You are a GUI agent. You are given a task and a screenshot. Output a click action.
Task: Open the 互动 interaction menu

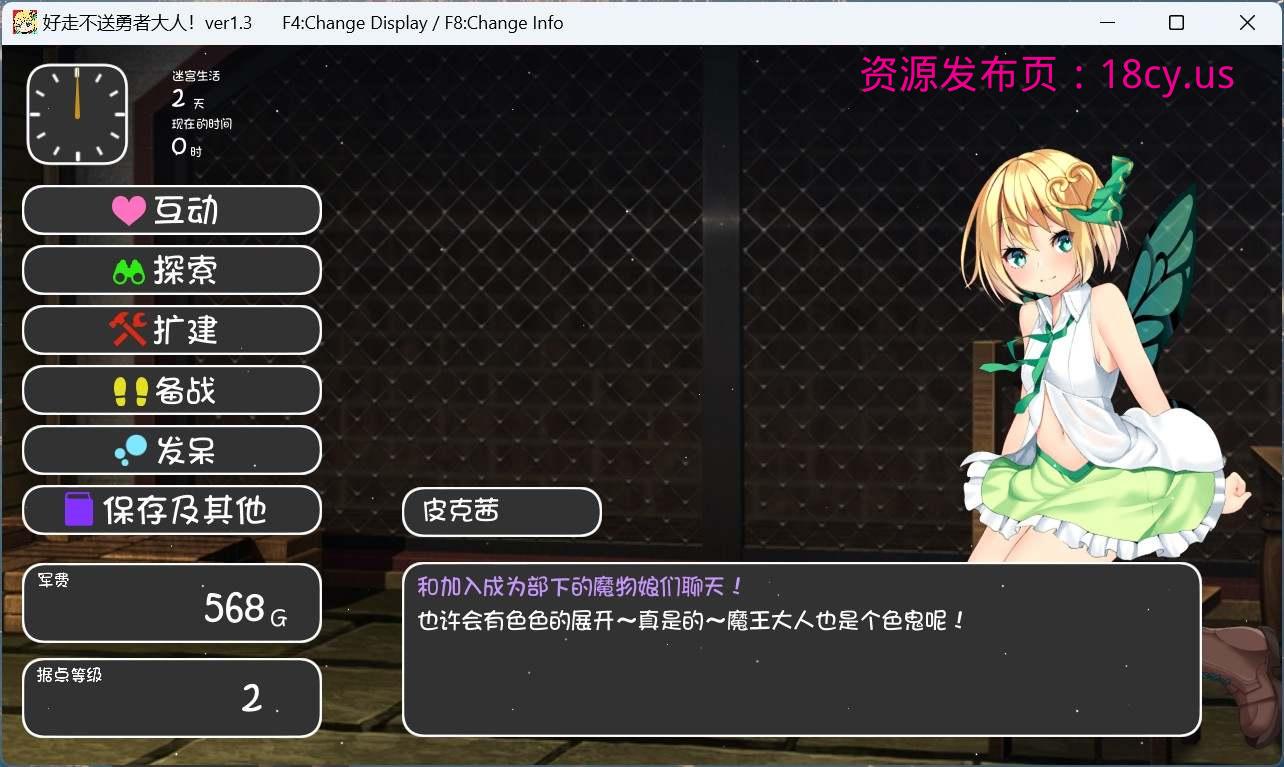(x=171, y=210)
